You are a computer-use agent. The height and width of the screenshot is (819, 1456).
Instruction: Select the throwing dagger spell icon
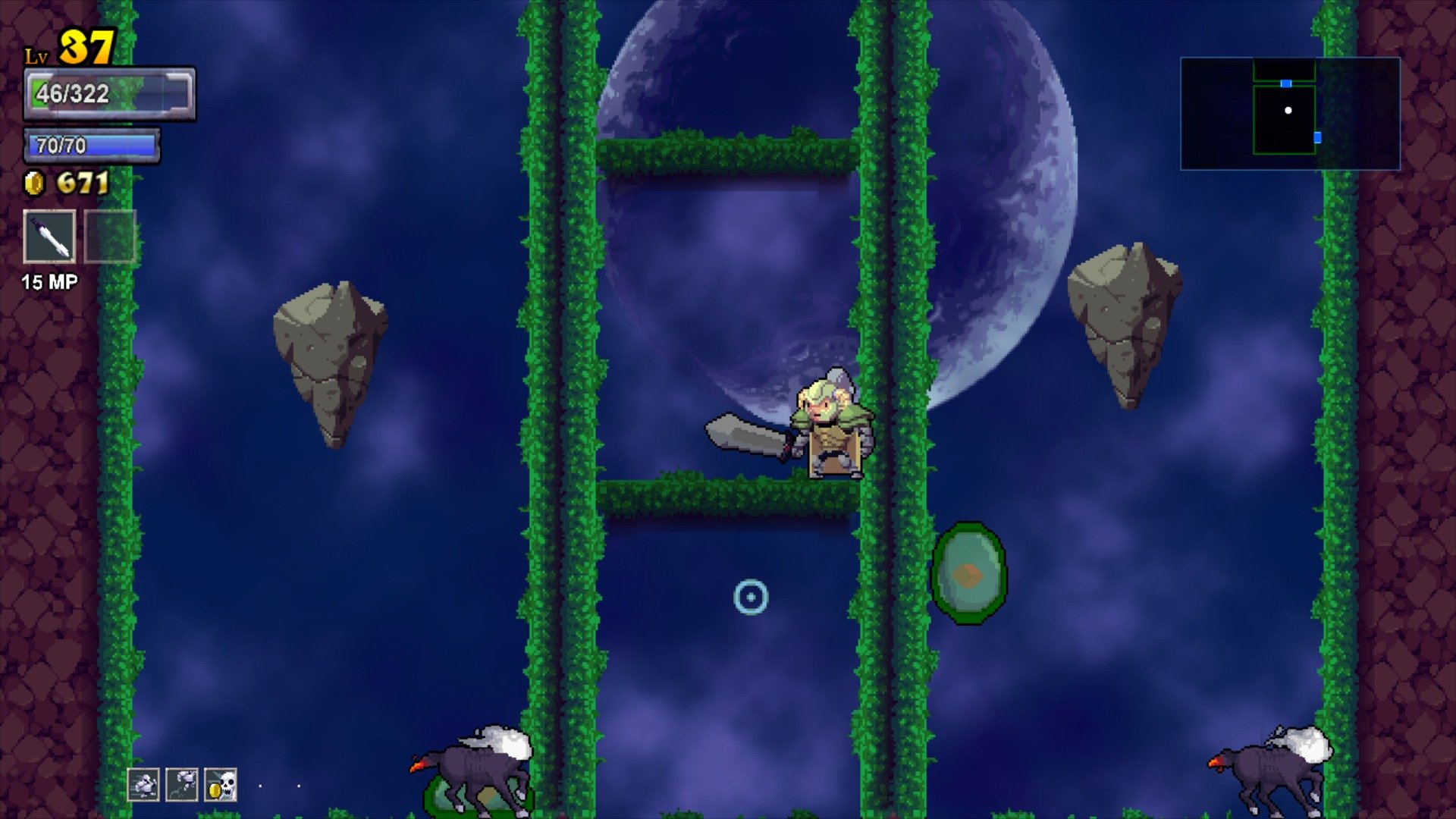coord(49,237)
